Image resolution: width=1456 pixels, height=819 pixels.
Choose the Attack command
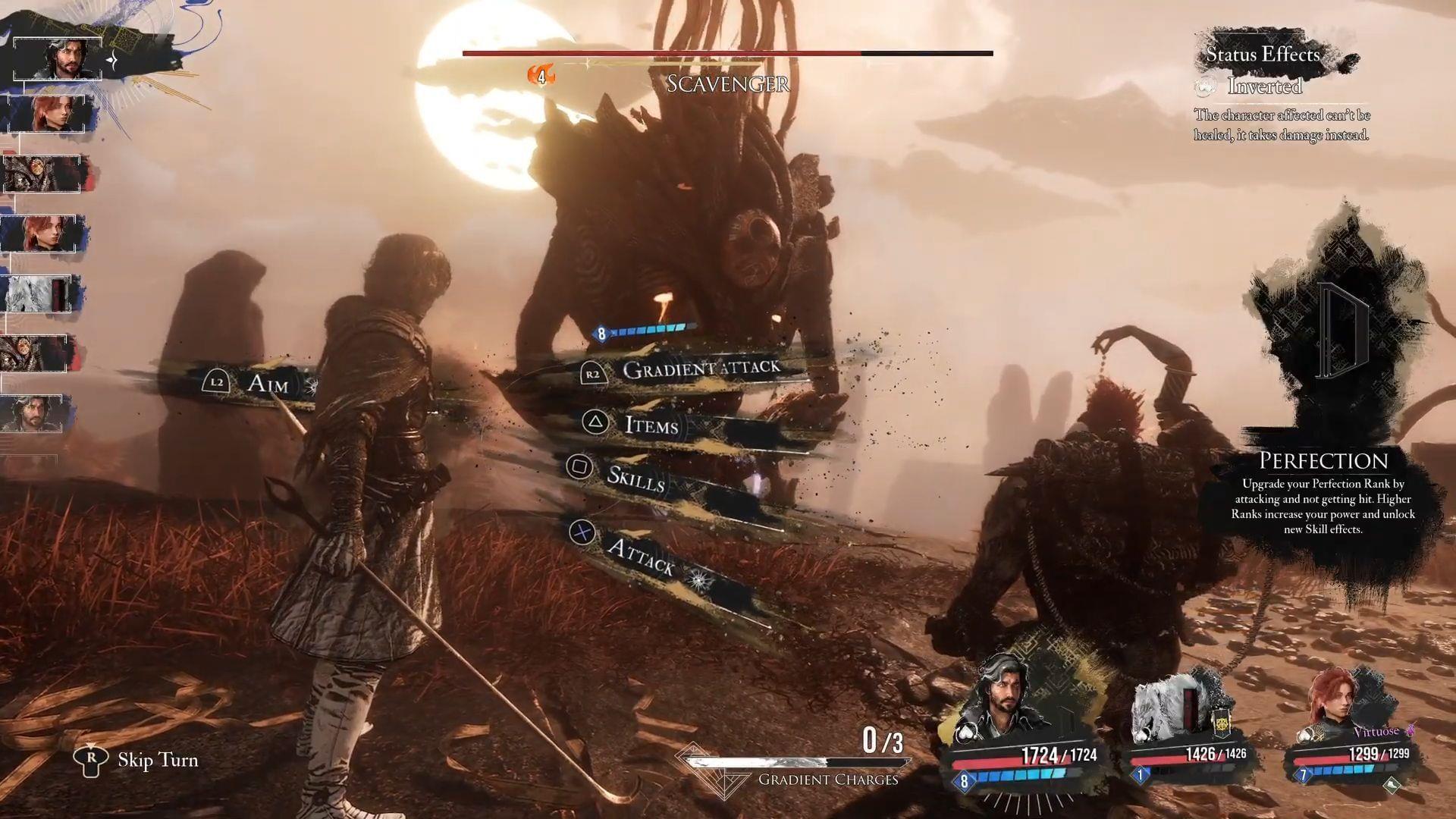pos(641,557)
